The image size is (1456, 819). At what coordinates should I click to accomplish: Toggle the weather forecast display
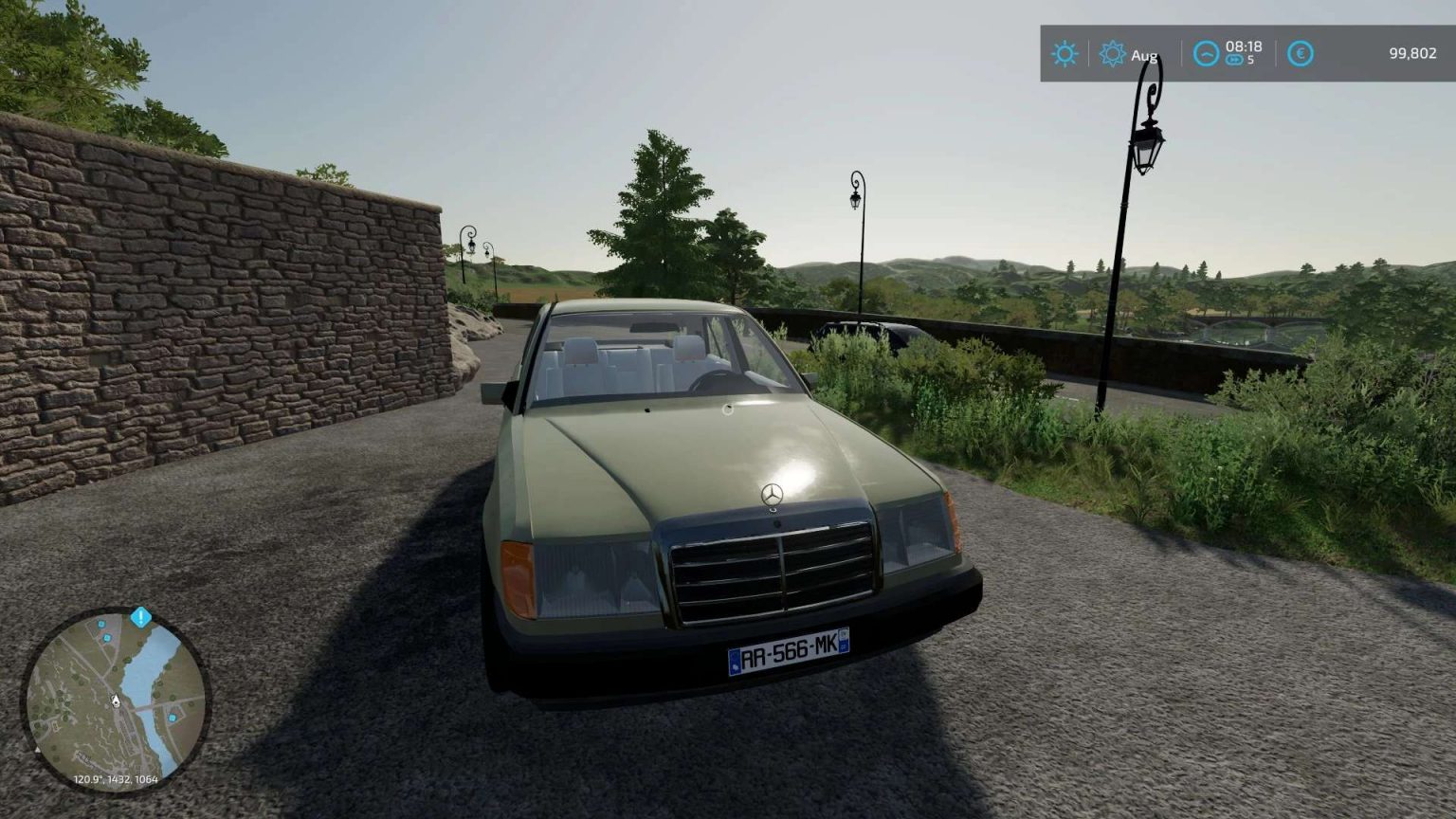pyautogui.click(x=1126, y=55)
